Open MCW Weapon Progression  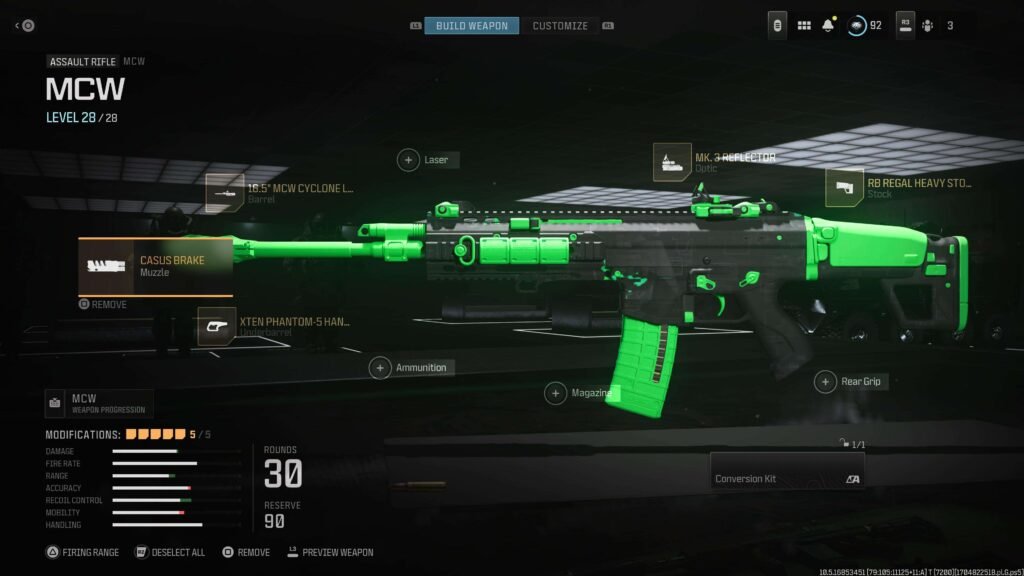pyautogui.click(x=99, y=404)
